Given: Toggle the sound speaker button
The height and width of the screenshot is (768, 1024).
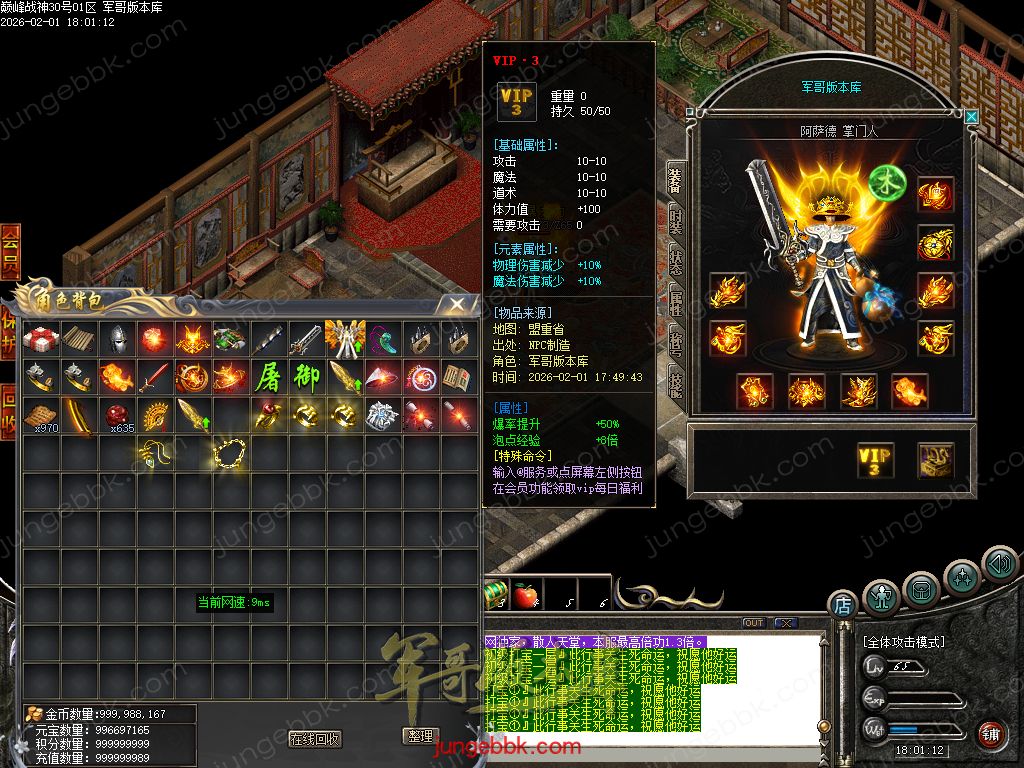Looking at the screenshot, I should click(x=999, y=563).
